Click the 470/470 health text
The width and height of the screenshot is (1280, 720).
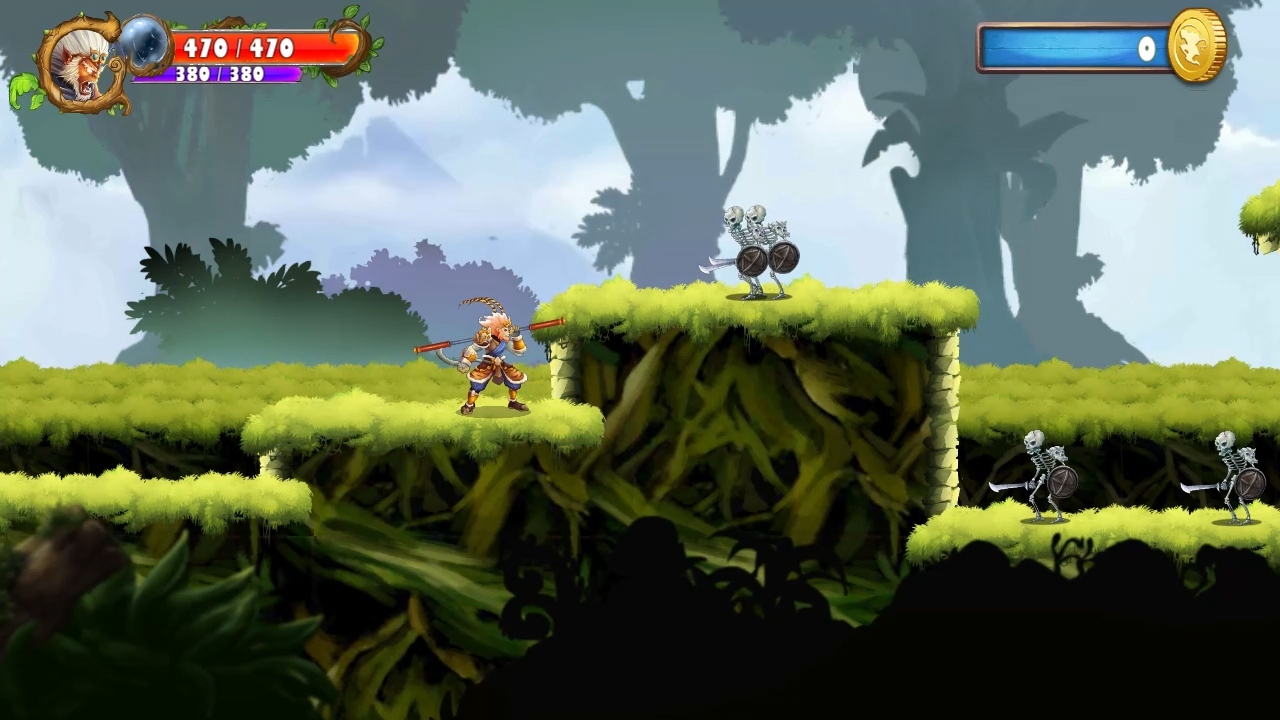coord(240,48)
